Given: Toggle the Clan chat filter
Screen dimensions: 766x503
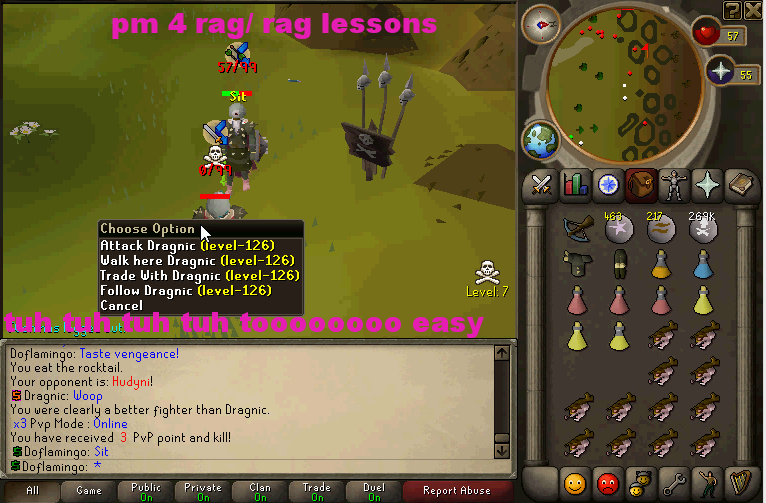Looking at the screenshot, I should point(260,491).
